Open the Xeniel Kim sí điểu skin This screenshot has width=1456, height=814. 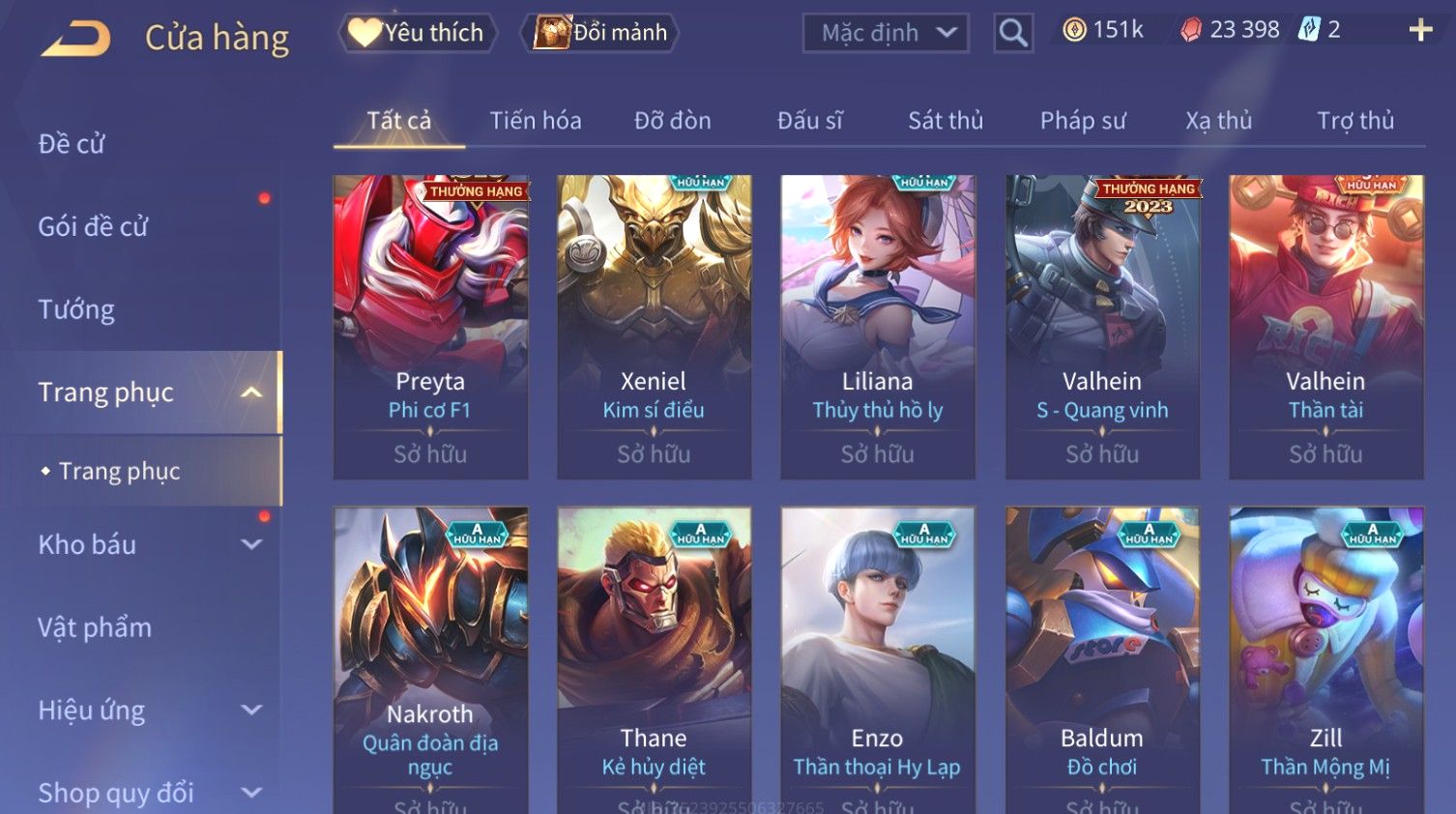(654, 327)
